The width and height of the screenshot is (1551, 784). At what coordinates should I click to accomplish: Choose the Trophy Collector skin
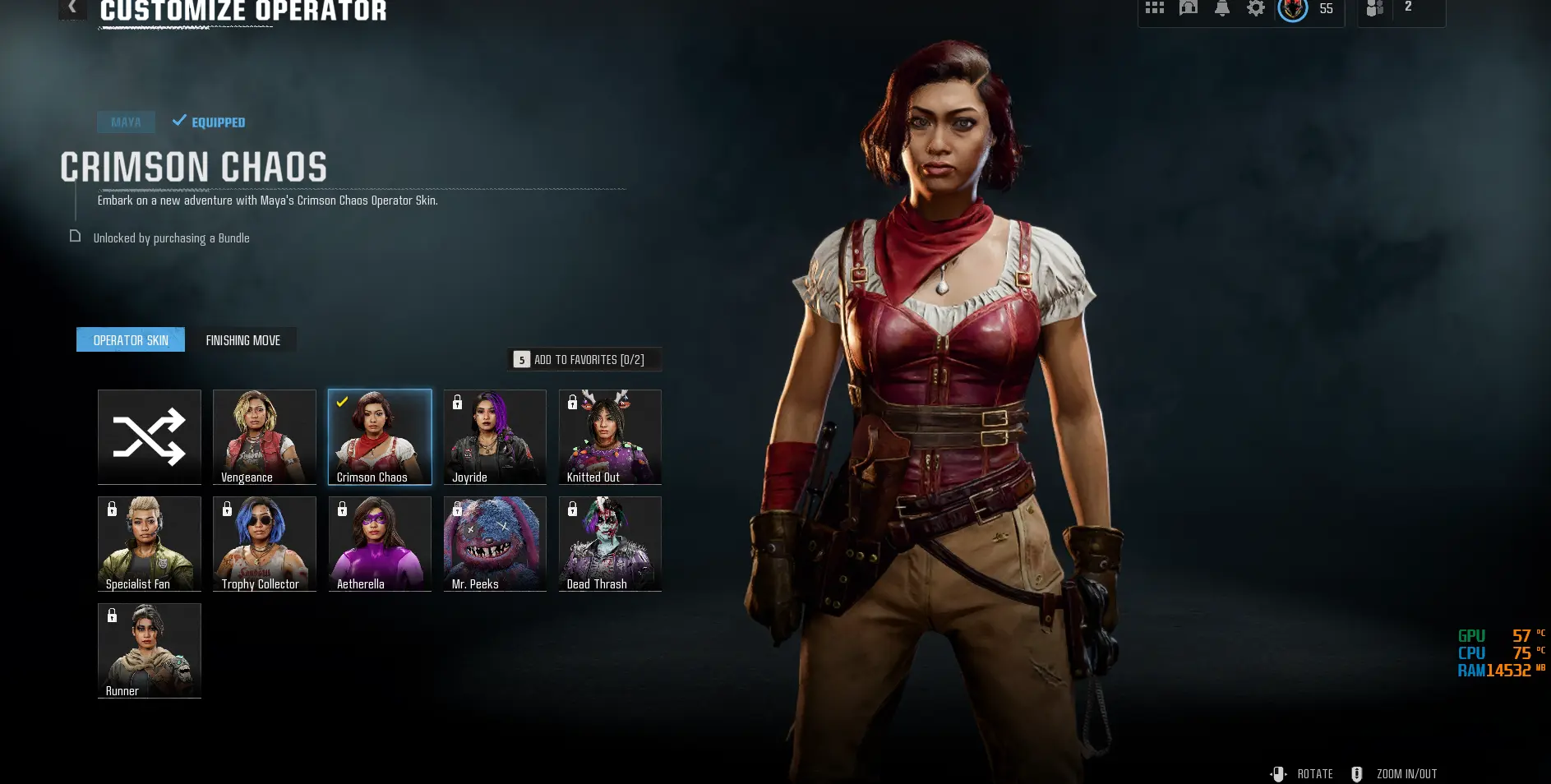click(265, 544)
